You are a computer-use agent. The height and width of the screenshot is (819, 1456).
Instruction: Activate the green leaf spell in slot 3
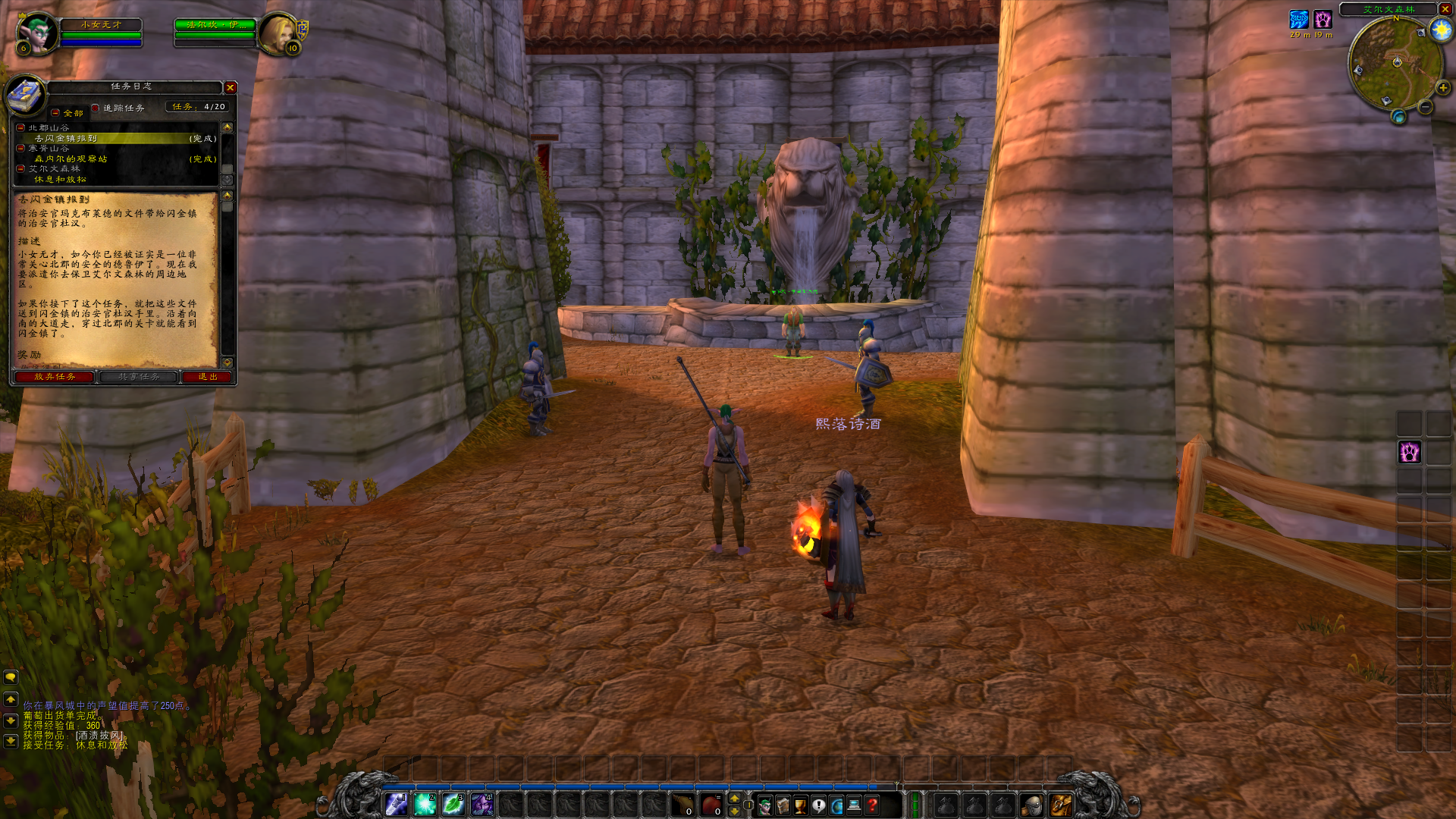coord(453,805)
